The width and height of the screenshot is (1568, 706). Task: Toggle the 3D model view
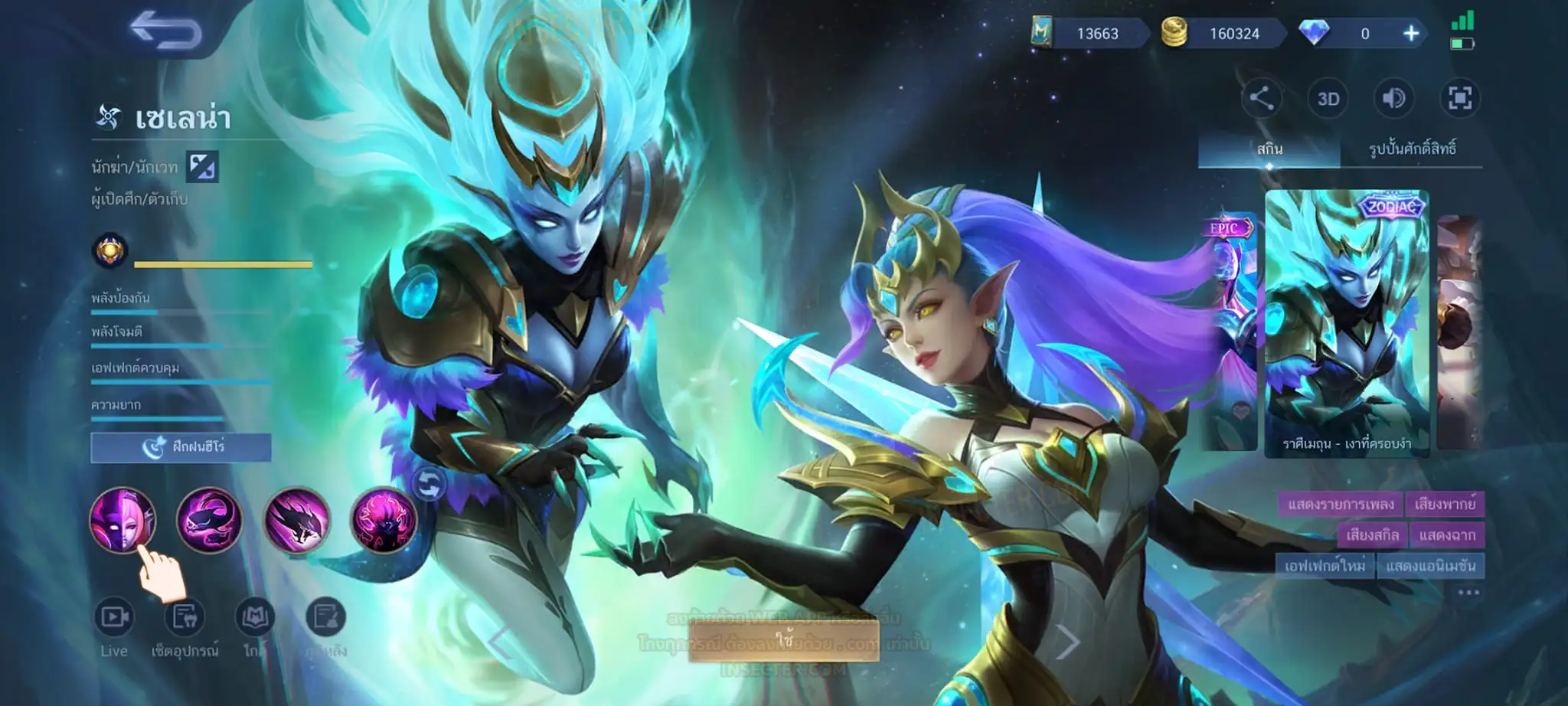pyautogui.click(x=1328, y=99)
